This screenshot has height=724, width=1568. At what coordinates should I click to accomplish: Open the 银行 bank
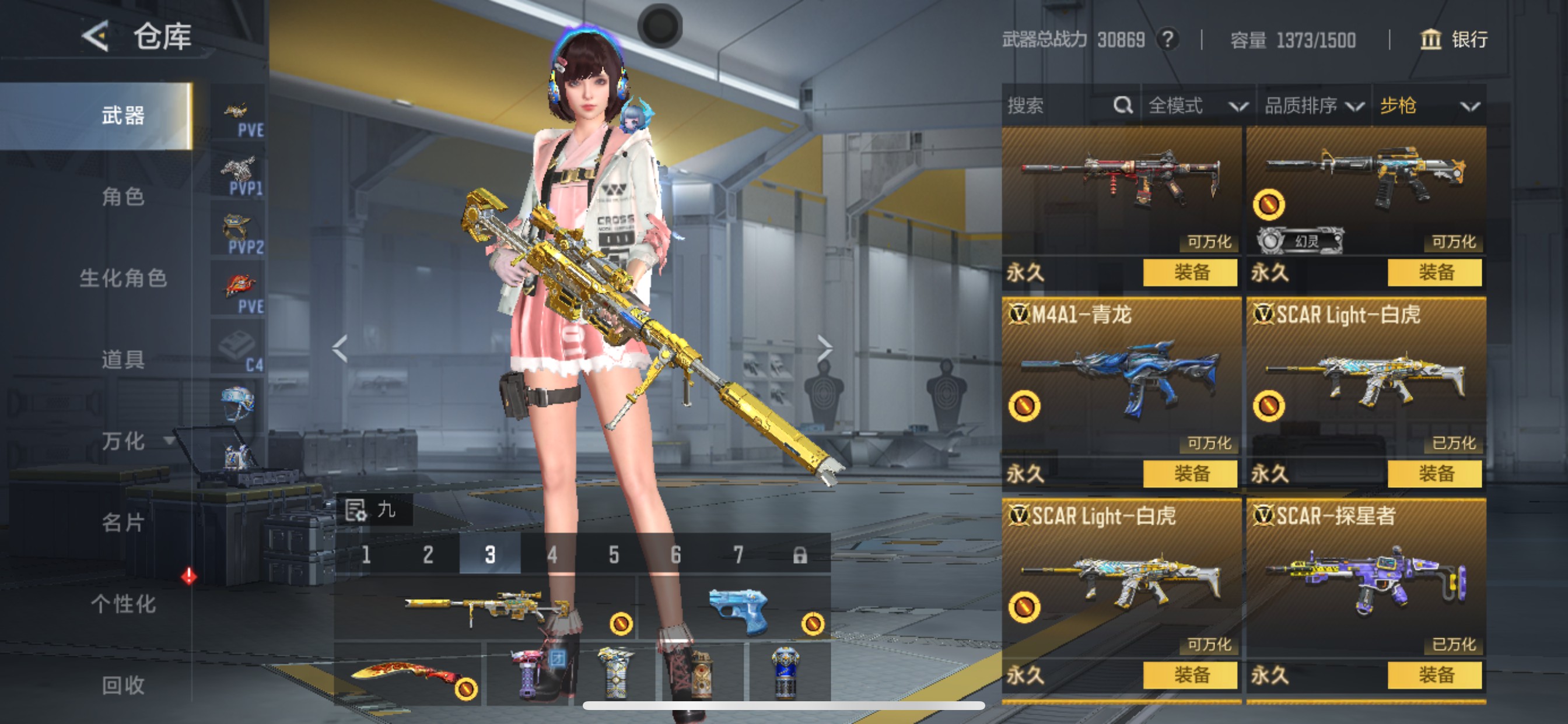click(1454, 40)
